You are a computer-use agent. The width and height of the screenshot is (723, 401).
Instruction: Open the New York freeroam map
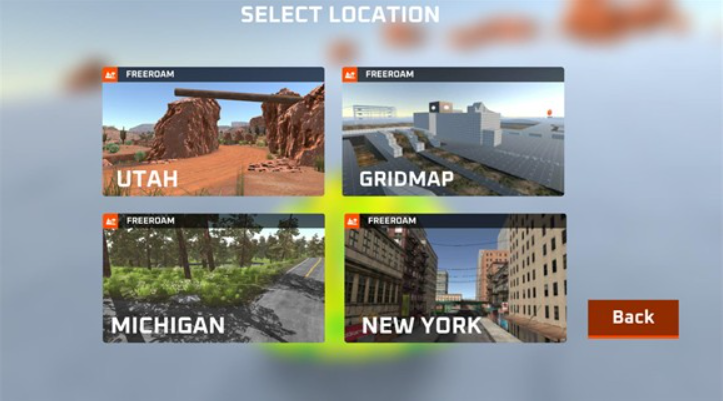455,278
